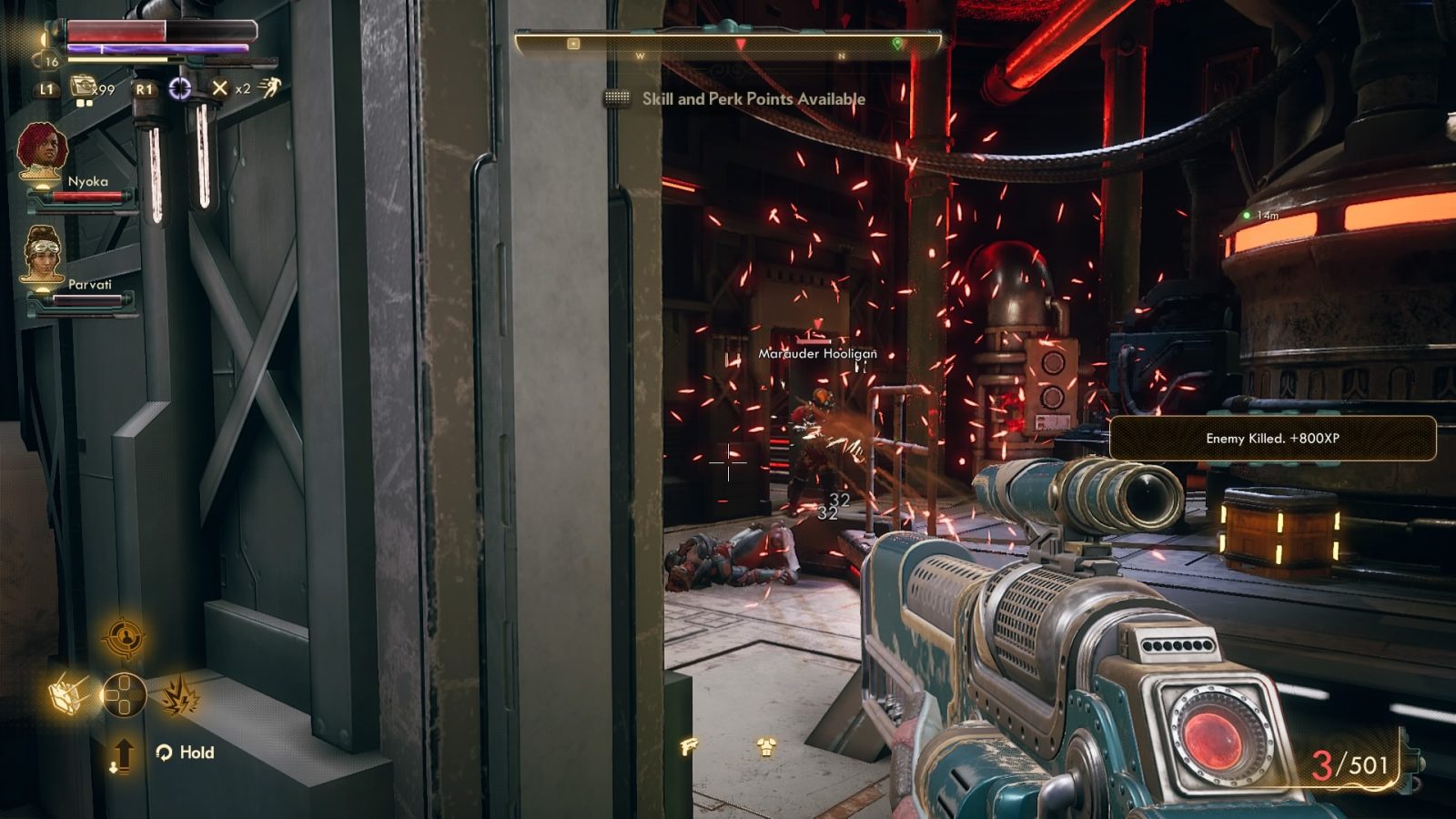This screenshot has width=1456, height=819.
Task: Click the compass bar's green quest marker
Action: [897, 43]
